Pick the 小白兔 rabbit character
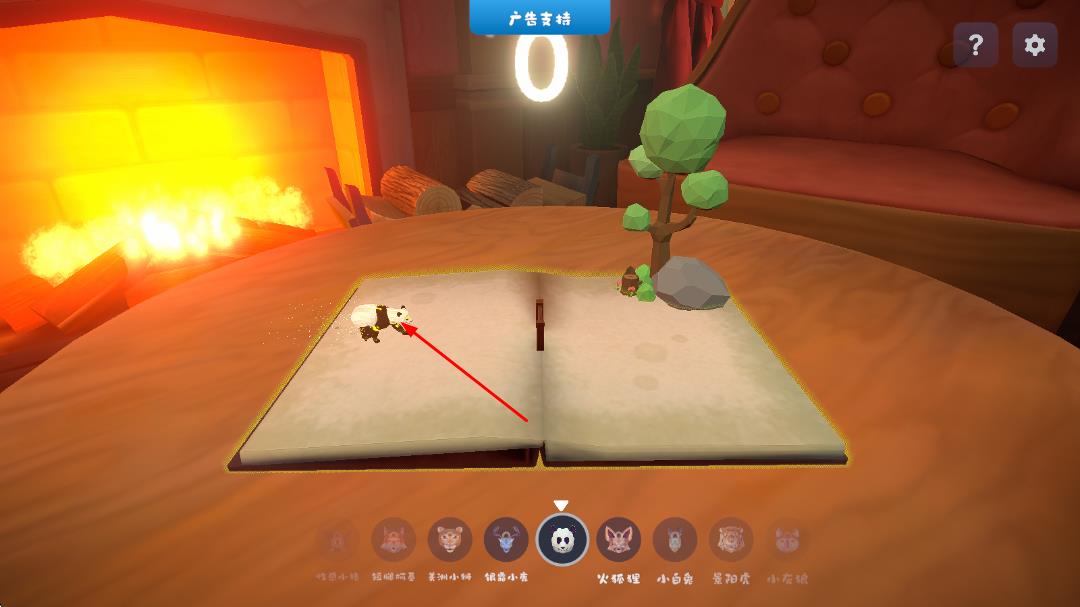Screen dimensions: 1080x607 coord(675,540)
